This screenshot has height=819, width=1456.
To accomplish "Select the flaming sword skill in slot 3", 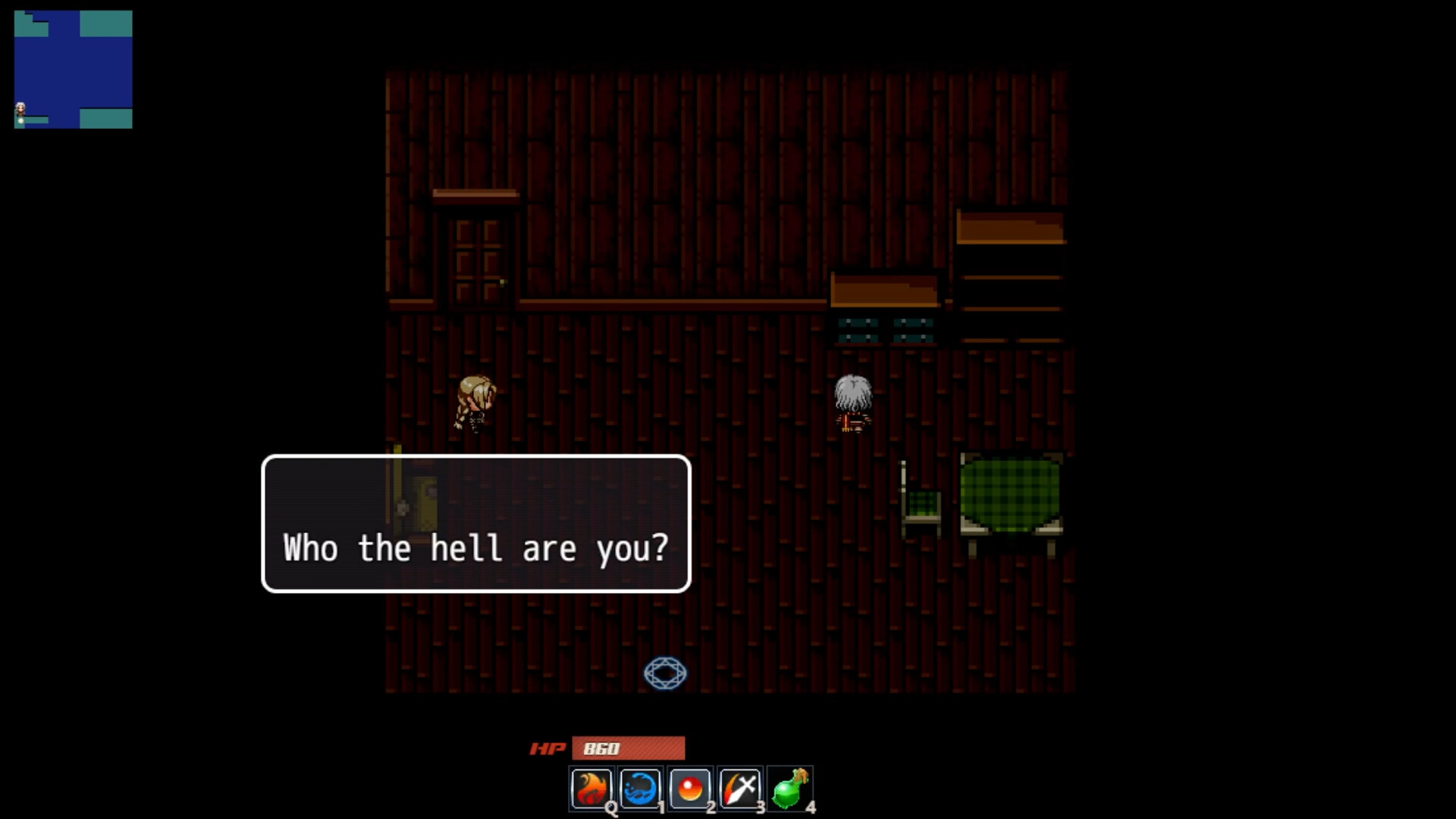I will (x=741, y=788).
